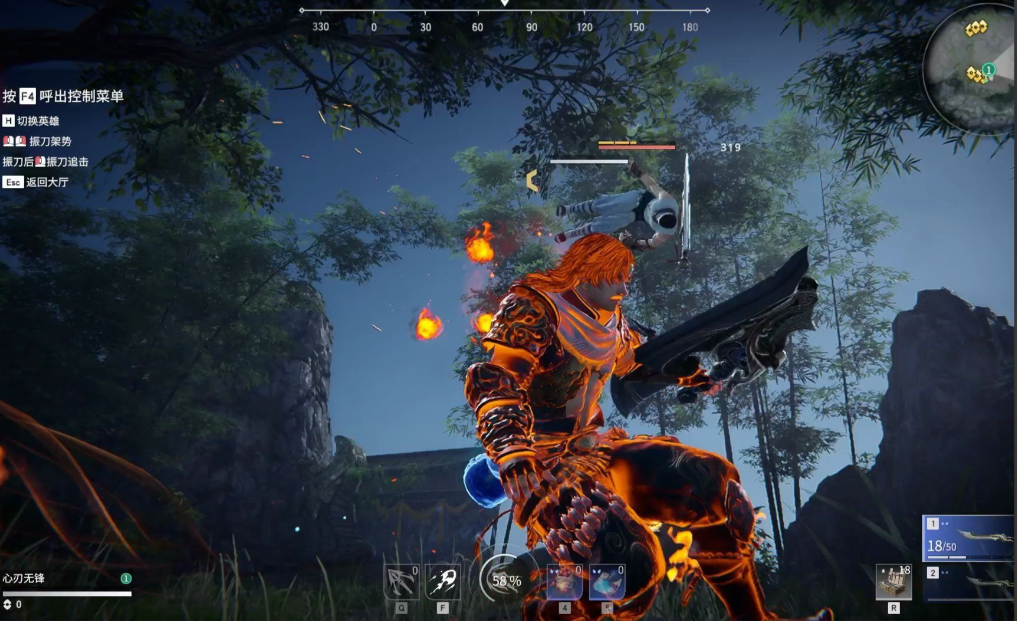
Task: Activate the flaming dash skill icon
Action: coord(443,582)
